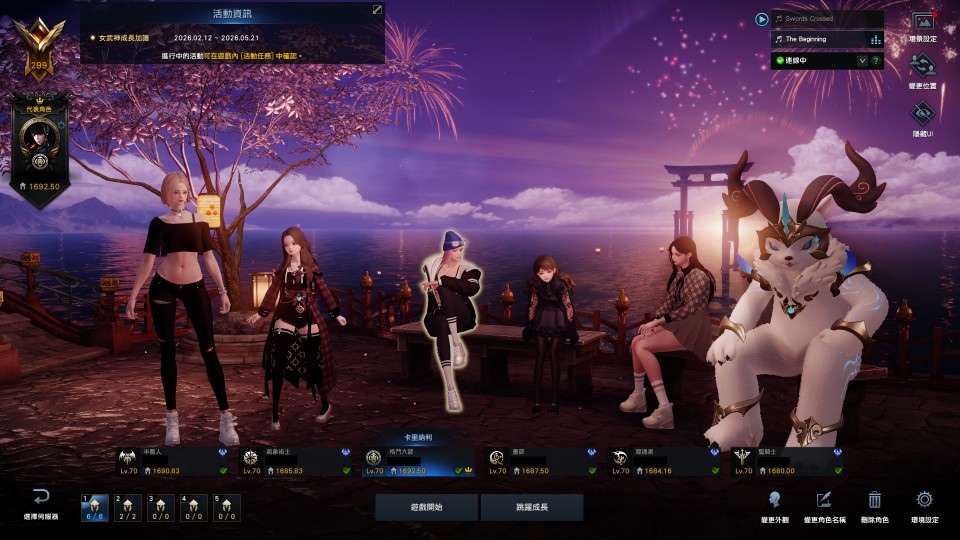This screenshot has width=960, height=540.
Task: Return to server selection 選擇伺服器
Action: pyautogui.click(x=41, y=504)
